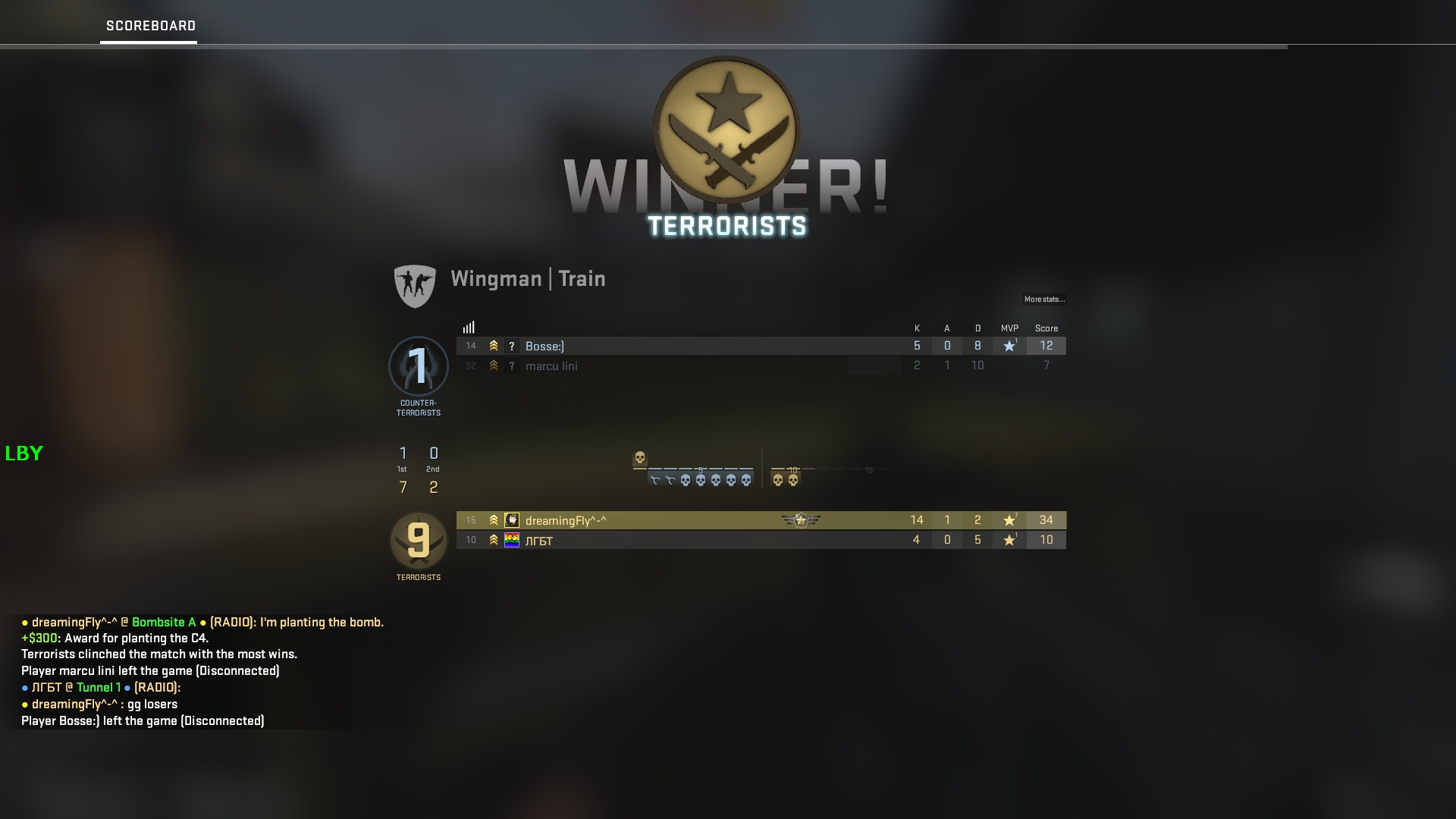Viewport: 1456px width, 819px height.
Task: Open the More stats link
Action: tap(1044, 300)
